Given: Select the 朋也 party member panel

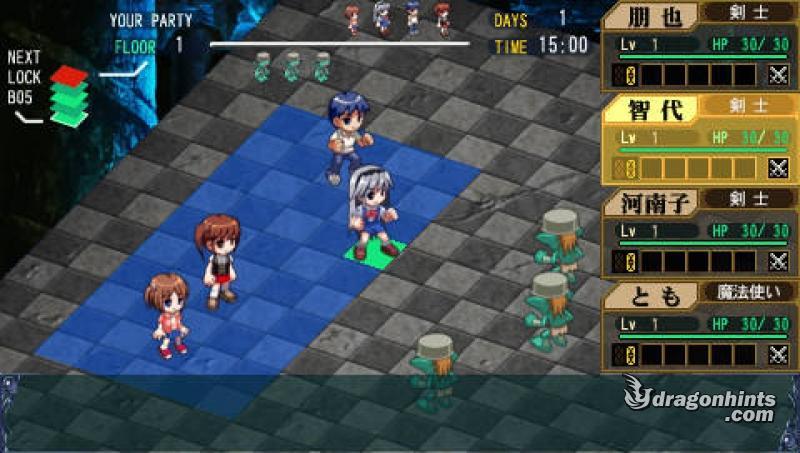Looking at the screenshot, I should click(x=698, y=45).
